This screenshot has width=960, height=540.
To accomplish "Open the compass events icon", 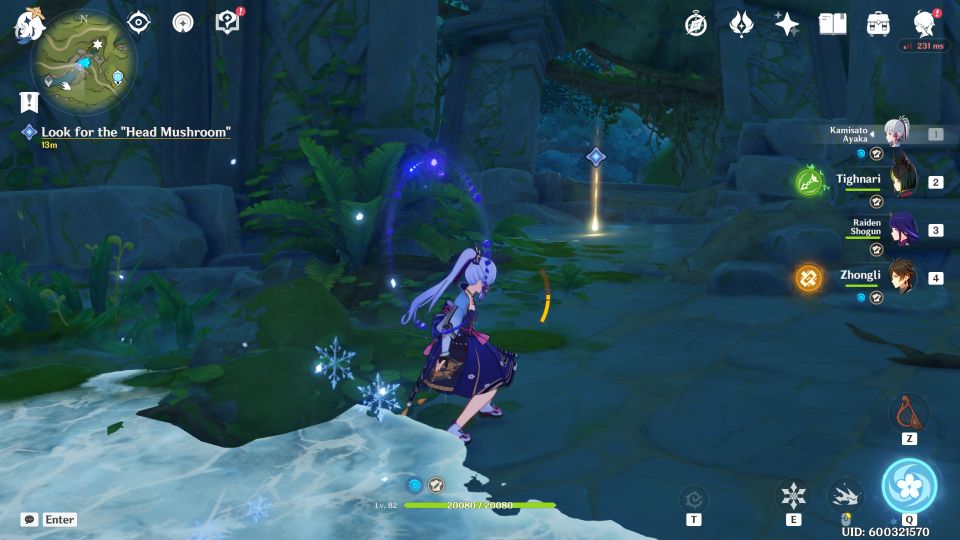I will (x=696, y=24).
